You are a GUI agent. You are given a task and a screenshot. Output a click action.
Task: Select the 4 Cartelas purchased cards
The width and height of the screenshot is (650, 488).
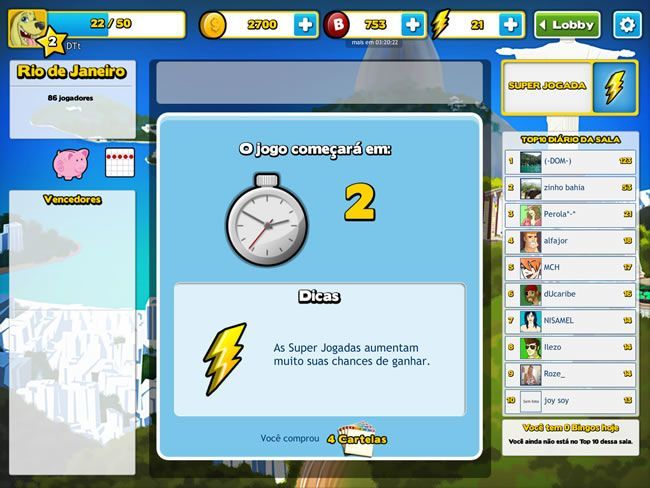356,440
